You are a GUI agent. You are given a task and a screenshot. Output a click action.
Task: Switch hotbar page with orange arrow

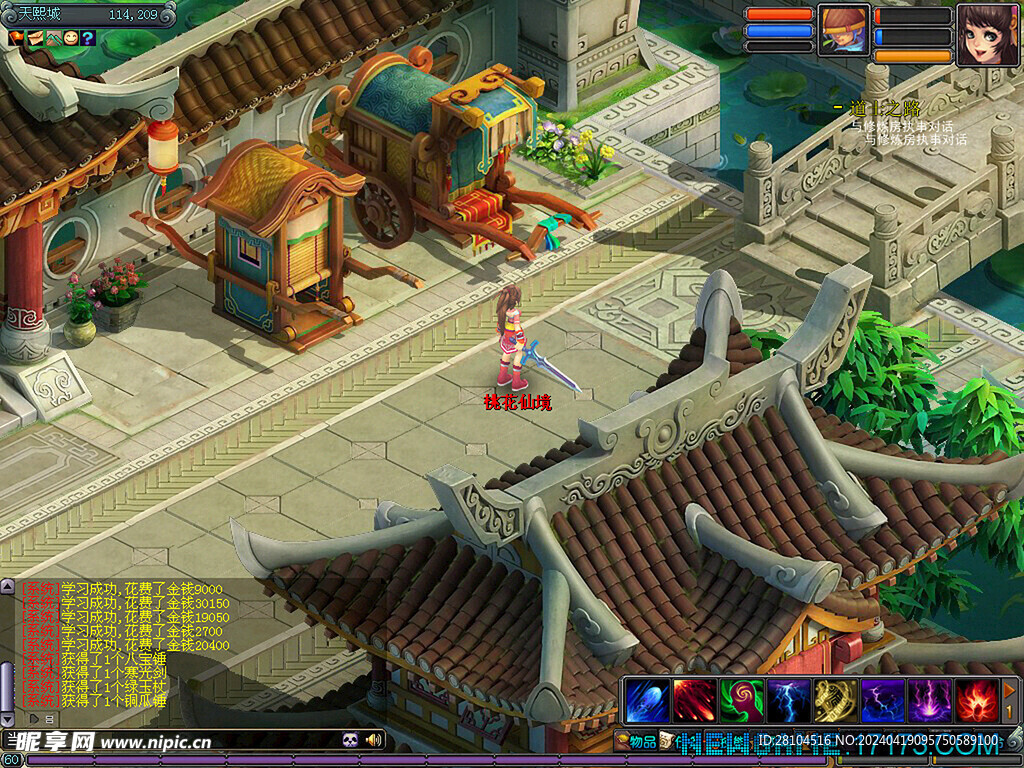[1010, 690]
